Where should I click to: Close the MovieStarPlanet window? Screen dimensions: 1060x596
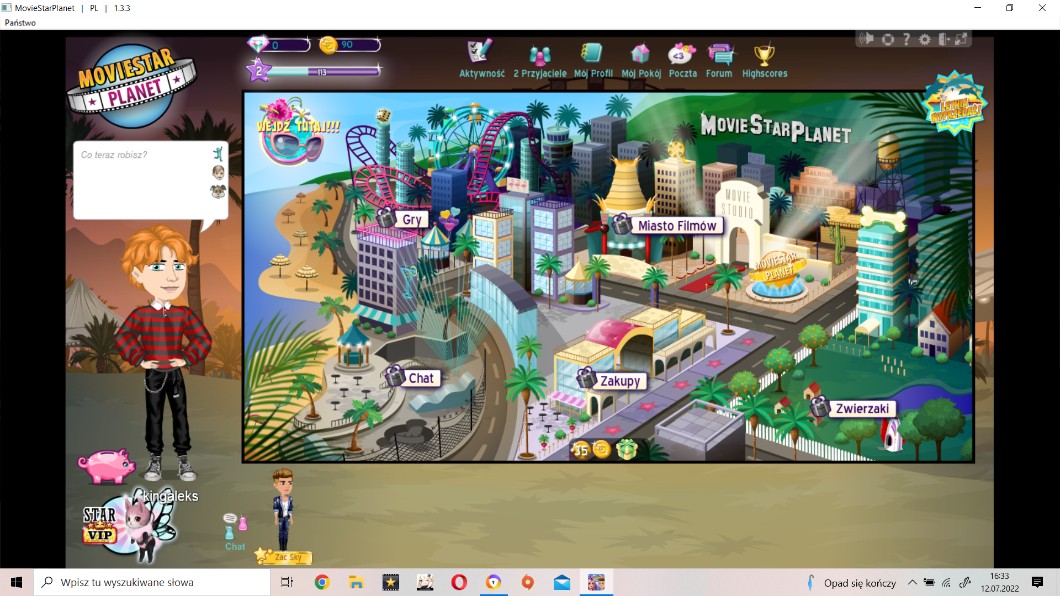pyautogui.click(x=1040, y=8)
